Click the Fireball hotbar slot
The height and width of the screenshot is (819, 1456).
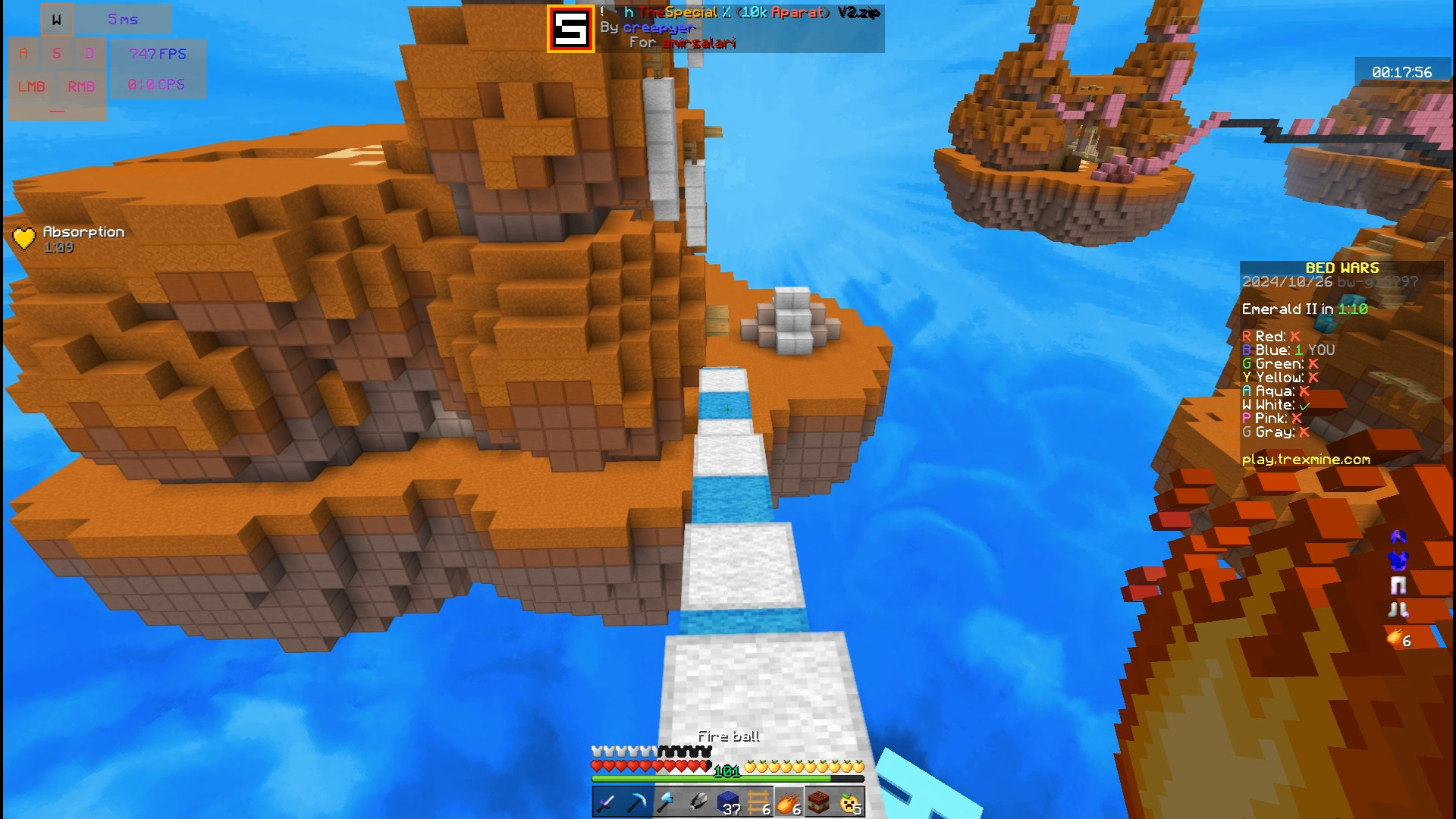tap(789, 802)
